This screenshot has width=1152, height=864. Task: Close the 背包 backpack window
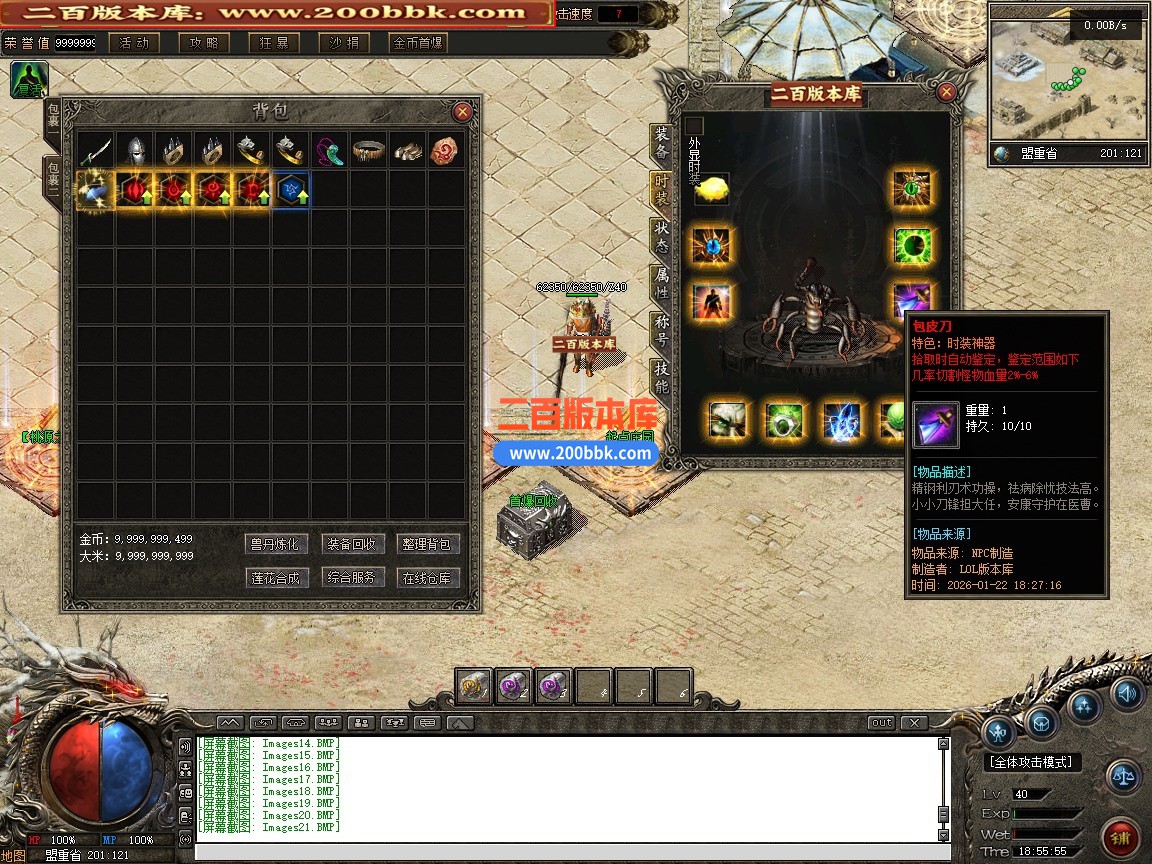462,112
